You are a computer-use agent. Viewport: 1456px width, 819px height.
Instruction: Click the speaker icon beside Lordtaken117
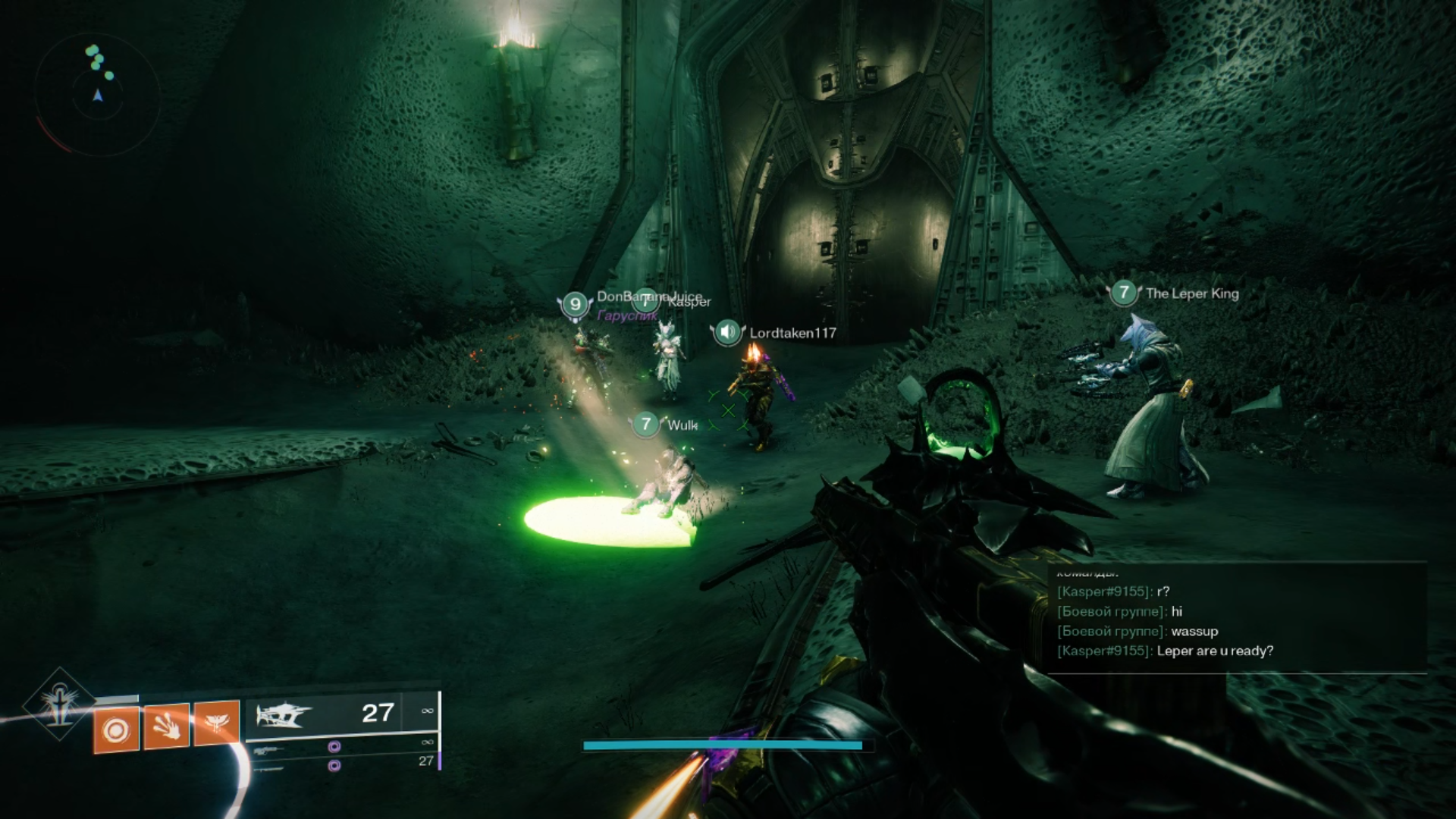[x=727, y=332]
